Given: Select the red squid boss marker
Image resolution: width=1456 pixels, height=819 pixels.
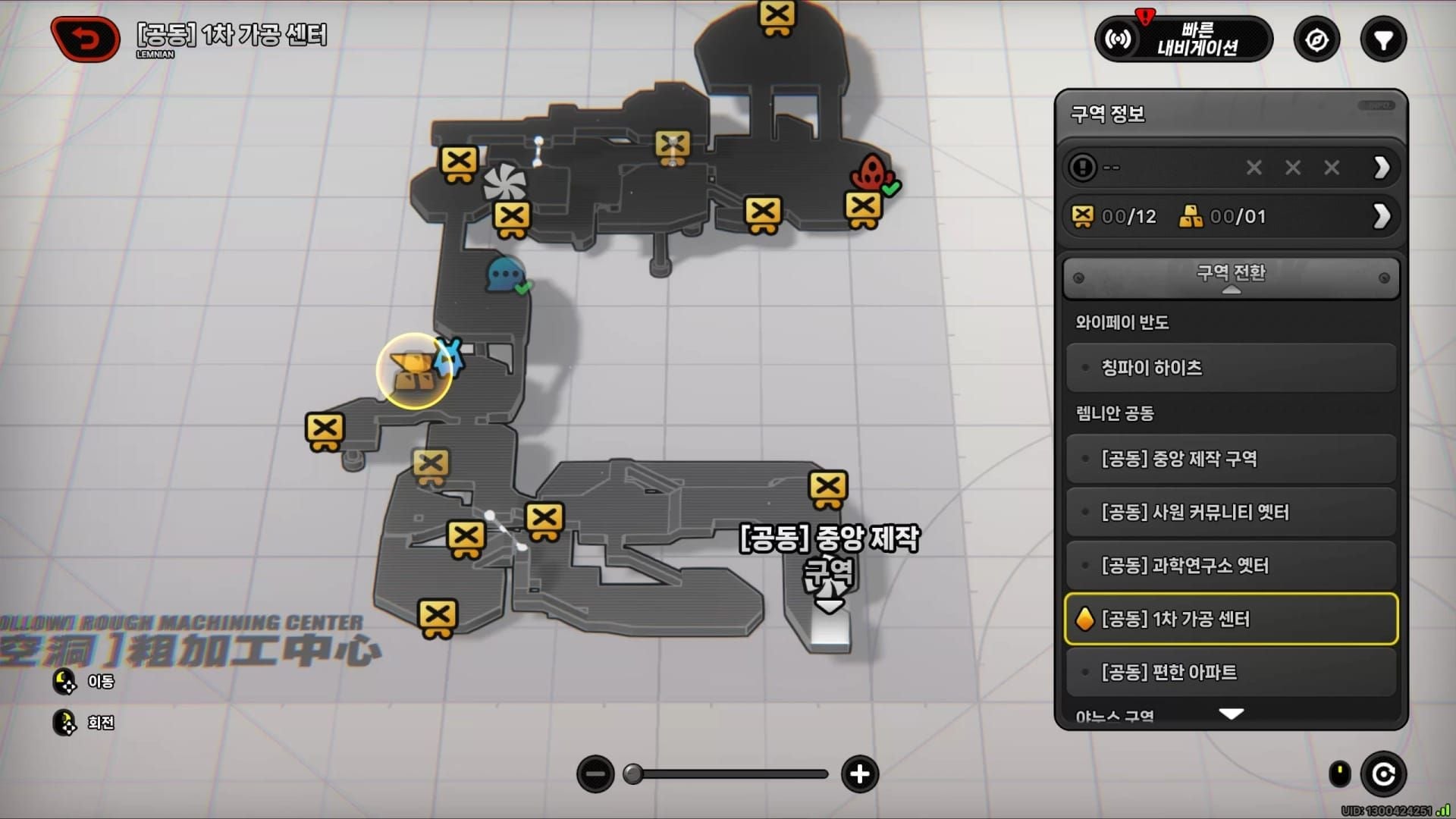Looking at the screenshot, I should (x=871, y=173).
